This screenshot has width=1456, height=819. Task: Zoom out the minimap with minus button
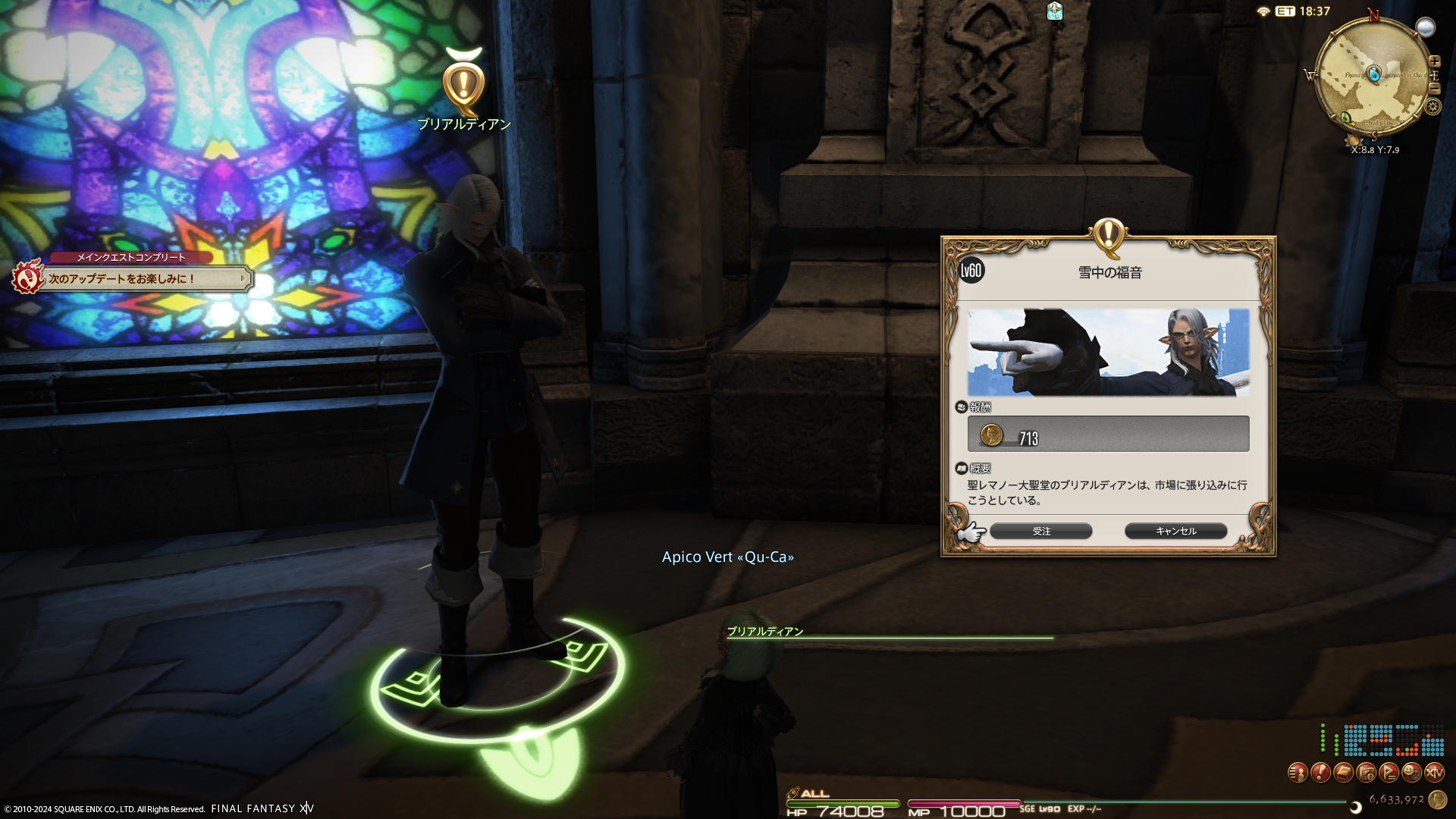coord(1434,88)
